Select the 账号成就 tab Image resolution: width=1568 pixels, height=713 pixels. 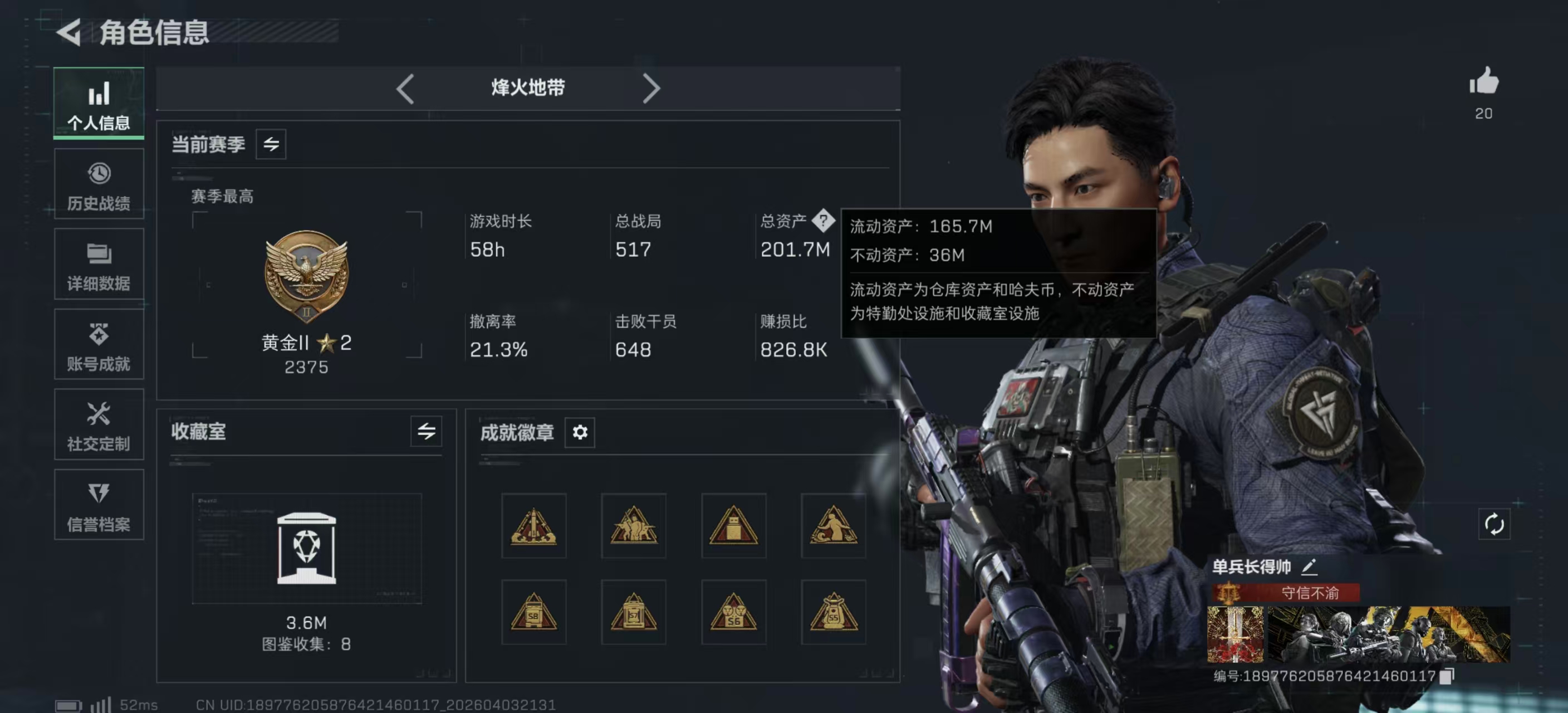pos(99,345)
